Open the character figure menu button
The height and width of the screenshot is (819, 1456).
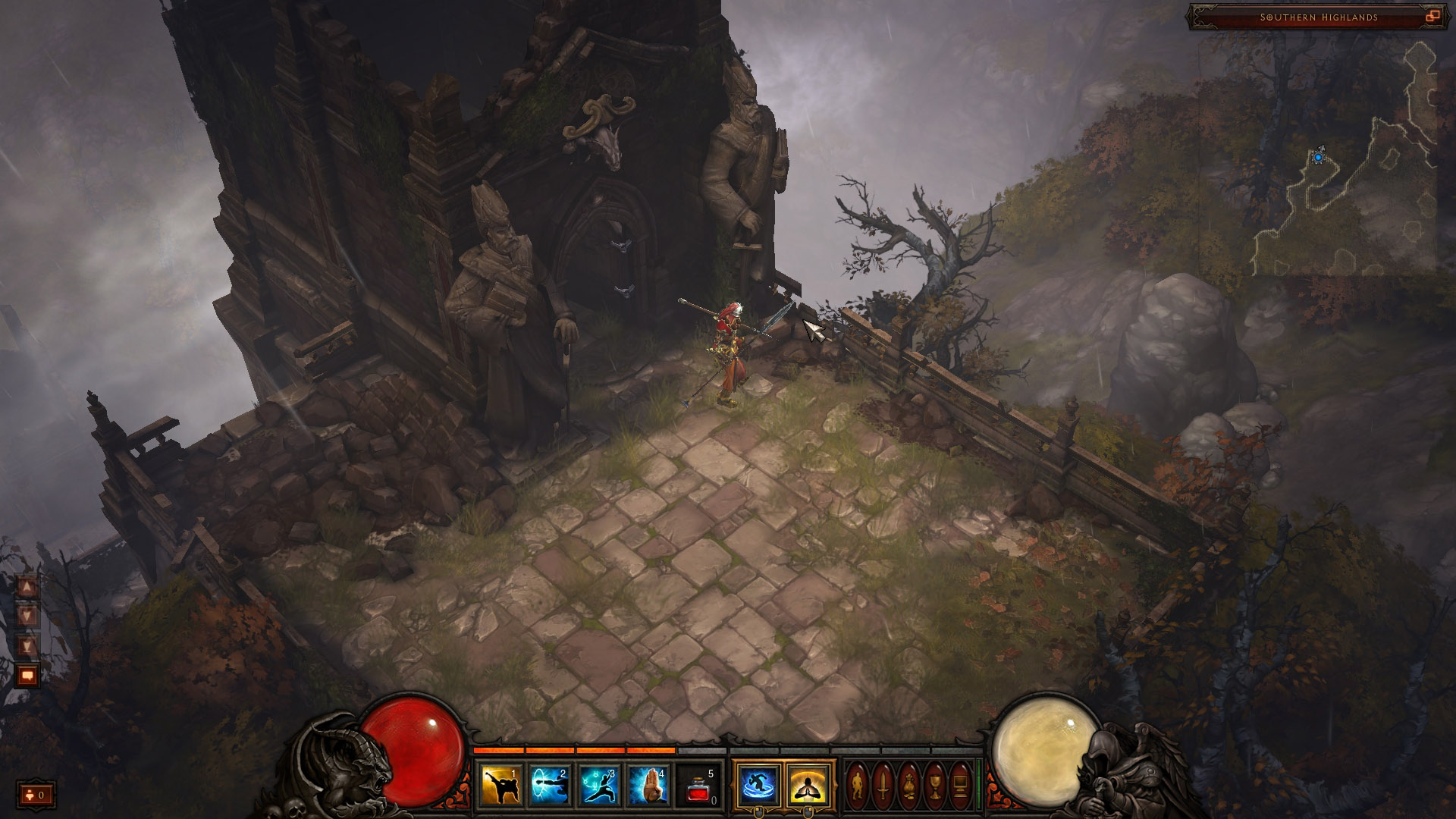(x=858, y=785)
